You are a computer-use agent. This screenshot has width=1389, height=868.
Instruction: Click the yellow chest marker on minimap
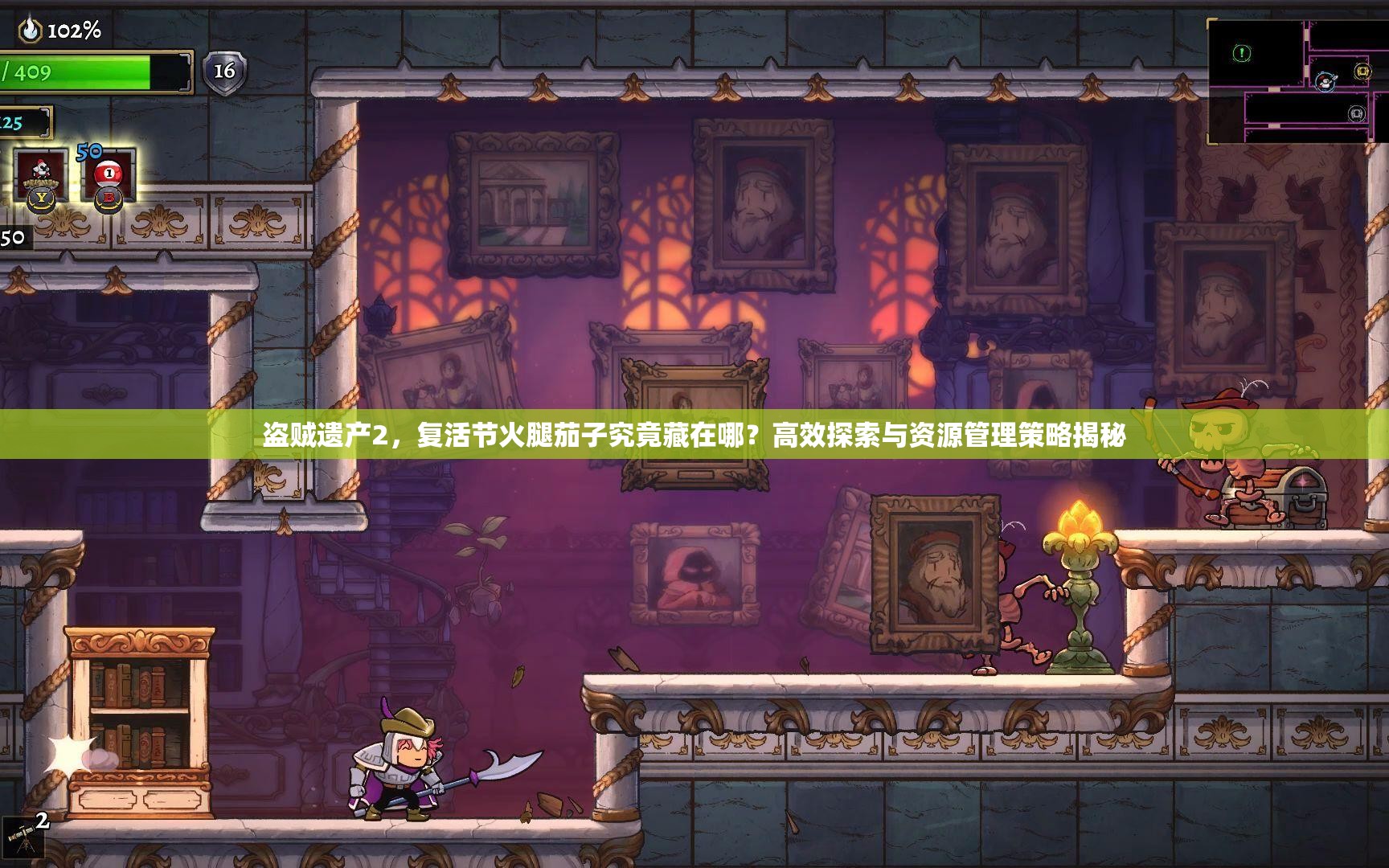(1362, 72)
